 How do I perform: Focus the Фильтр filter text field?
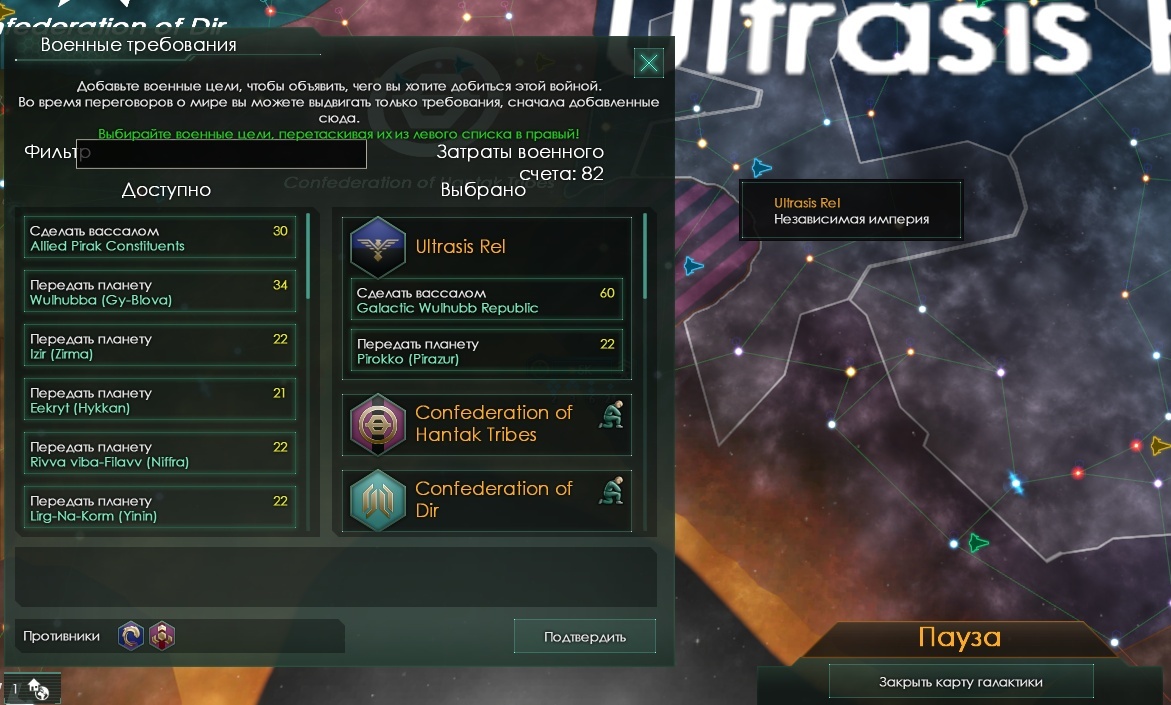click(221, 154)
